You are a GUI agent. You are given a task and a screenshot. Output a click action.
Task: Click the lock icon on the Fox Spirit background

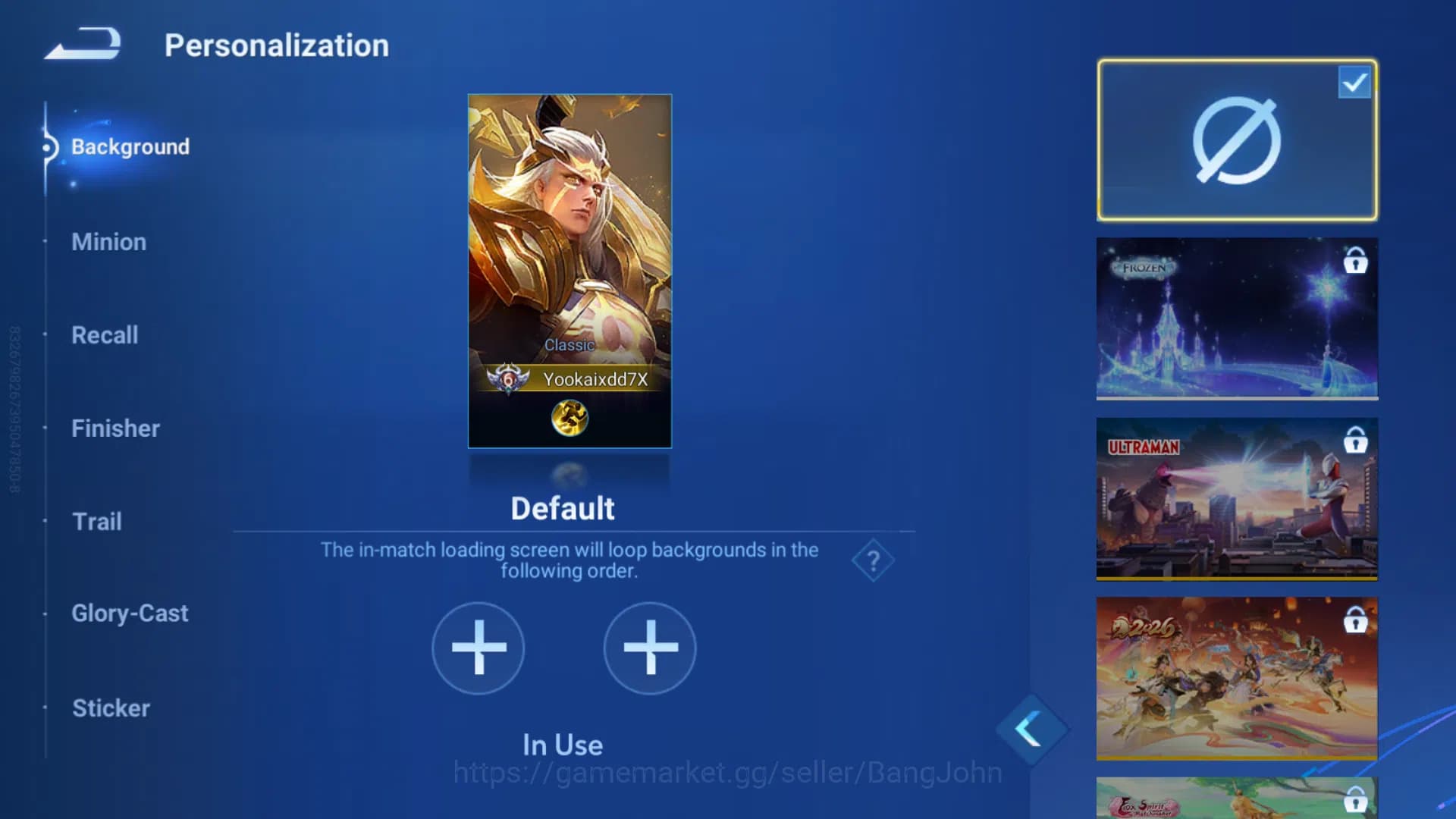[x=1357, y=798]
